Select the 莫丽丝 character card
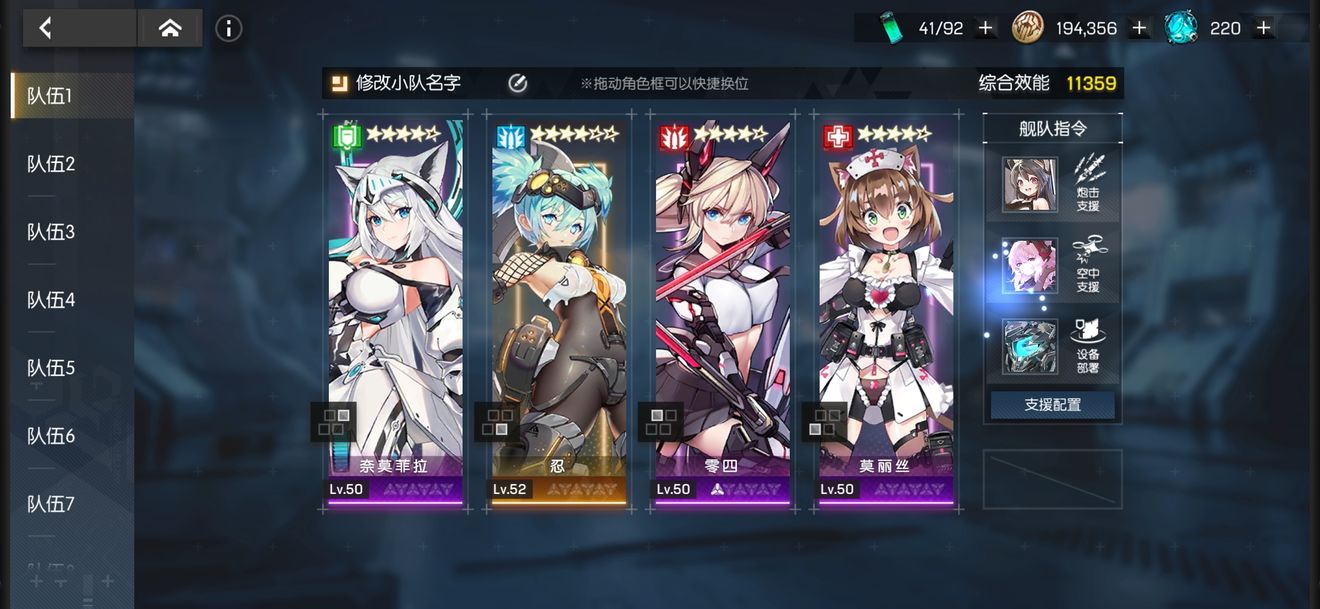The width and height of the screenshot is (1320, 609). pos(887,300)
